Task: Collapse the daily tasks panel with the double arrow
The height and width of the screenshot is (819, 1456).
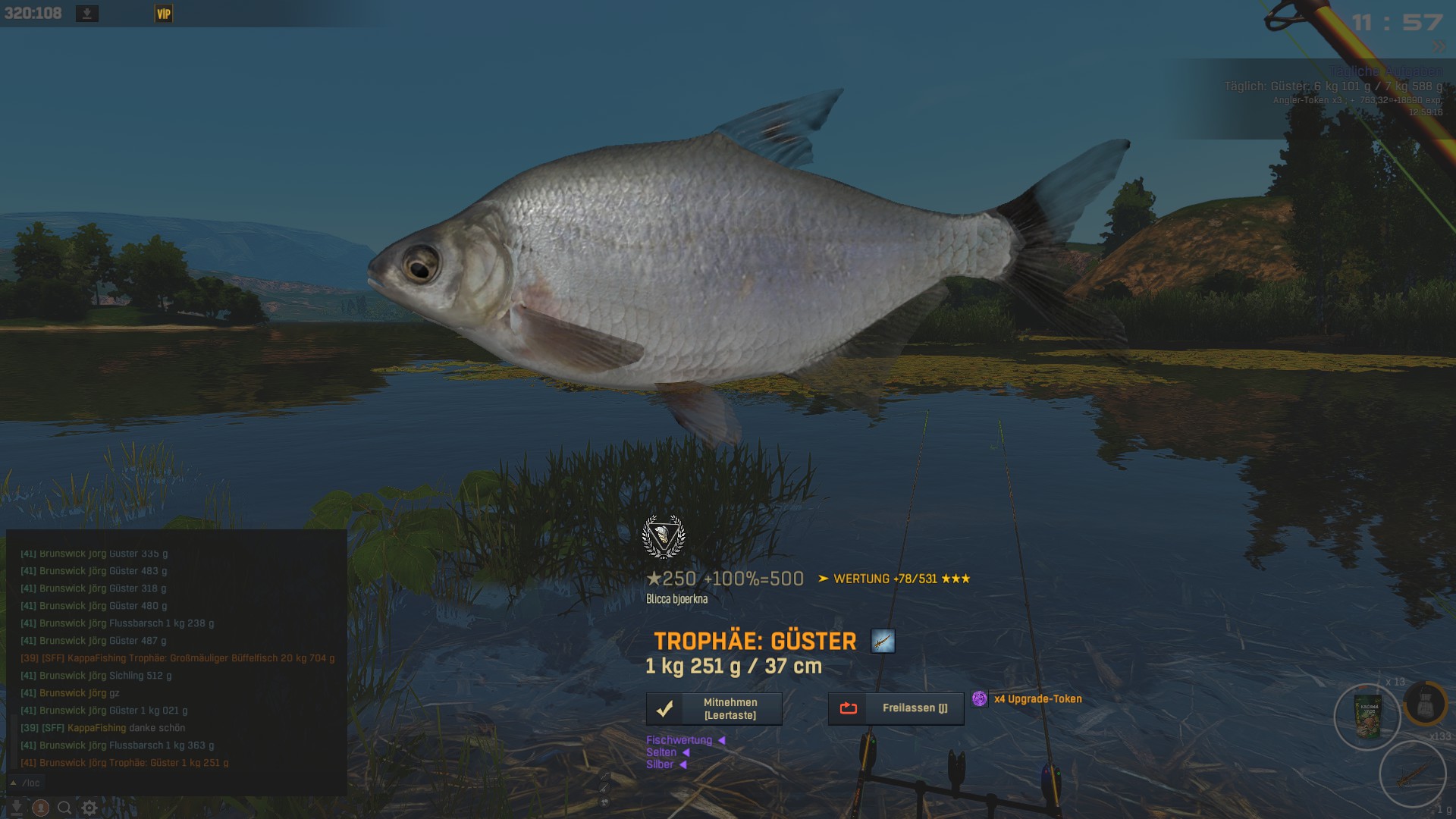Action: tap(1439, 47)
